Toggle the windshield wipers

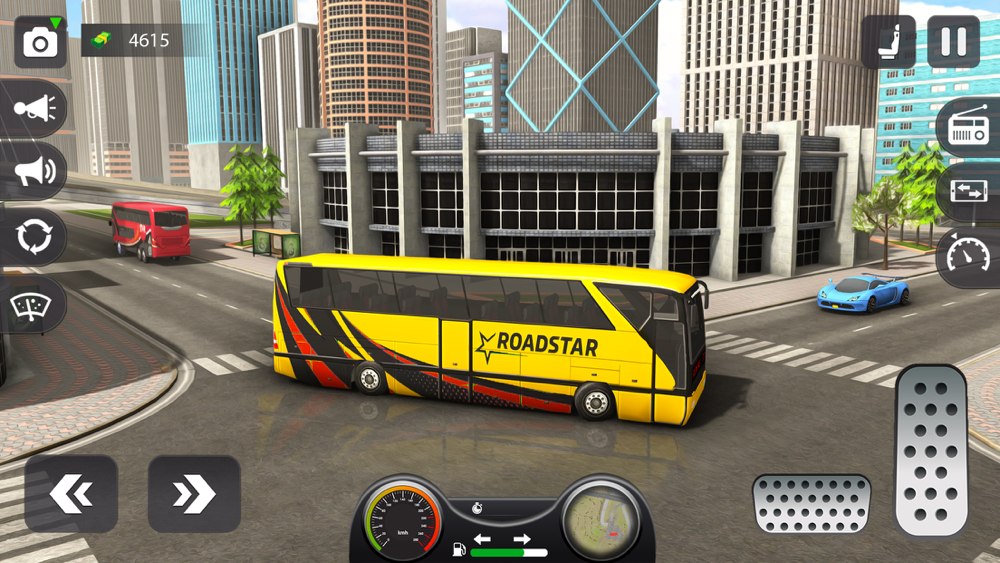[x=34, y=304]
